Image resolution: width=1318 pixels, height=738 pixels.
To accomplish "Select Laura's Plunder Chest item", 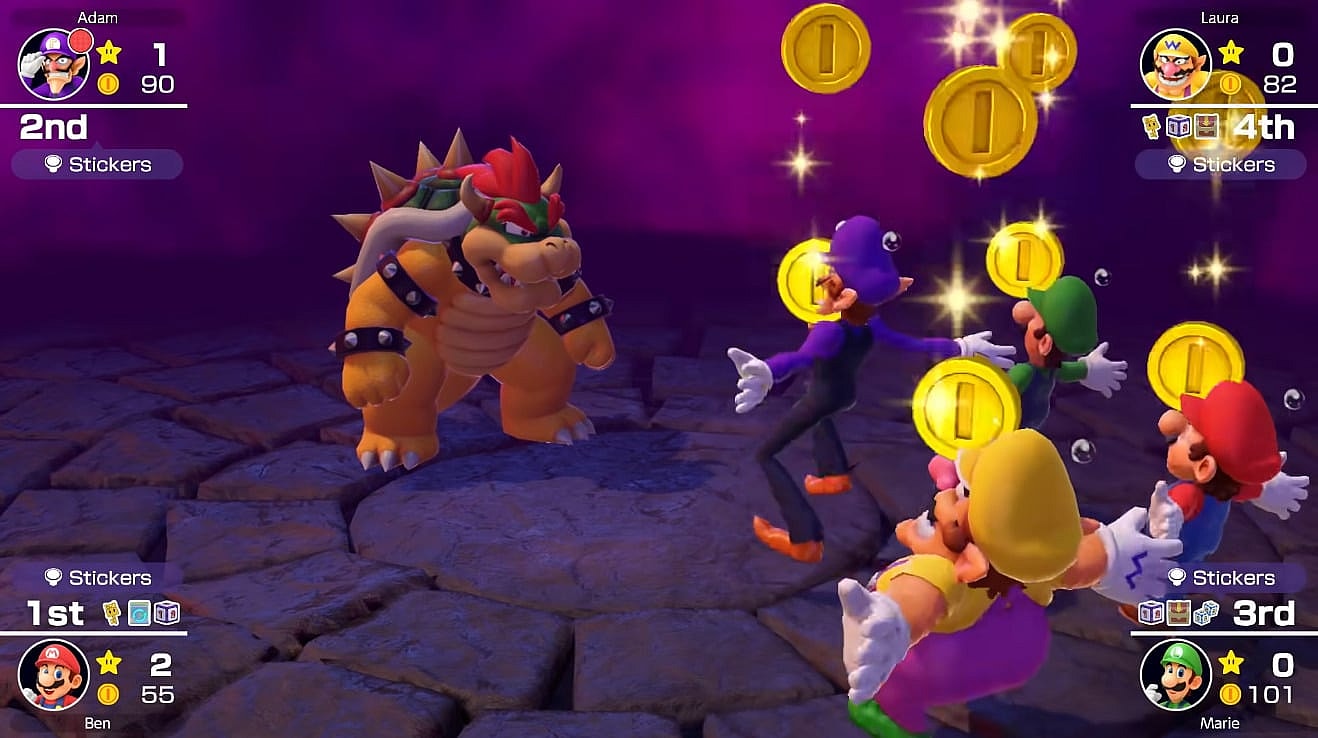I will [1205, 127].
